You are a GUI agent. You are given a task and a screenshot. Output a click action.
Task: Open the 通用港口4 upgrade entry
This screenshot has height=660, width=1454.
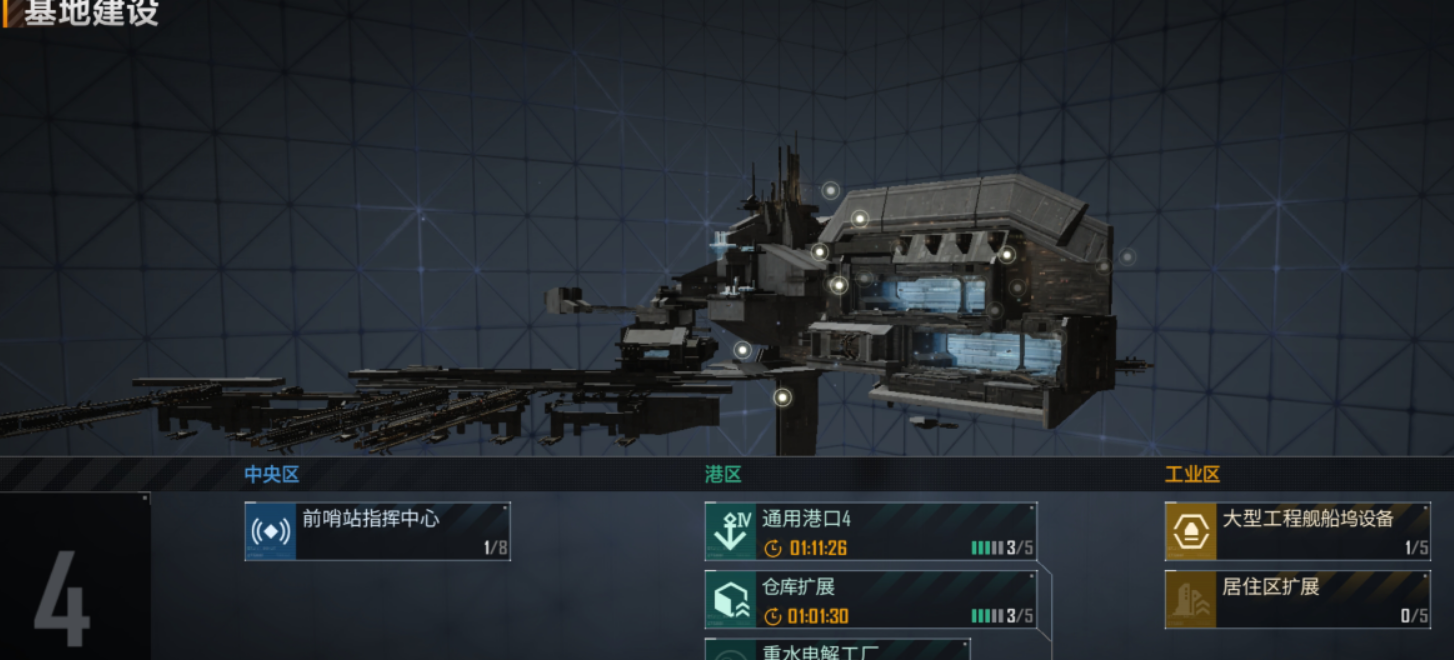[x=870, y=531]
